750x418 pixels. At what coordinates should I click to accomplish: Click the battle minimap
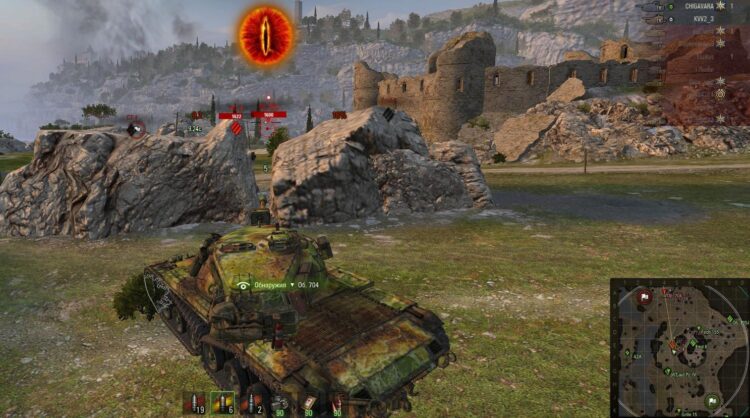(x=679, y=348)
